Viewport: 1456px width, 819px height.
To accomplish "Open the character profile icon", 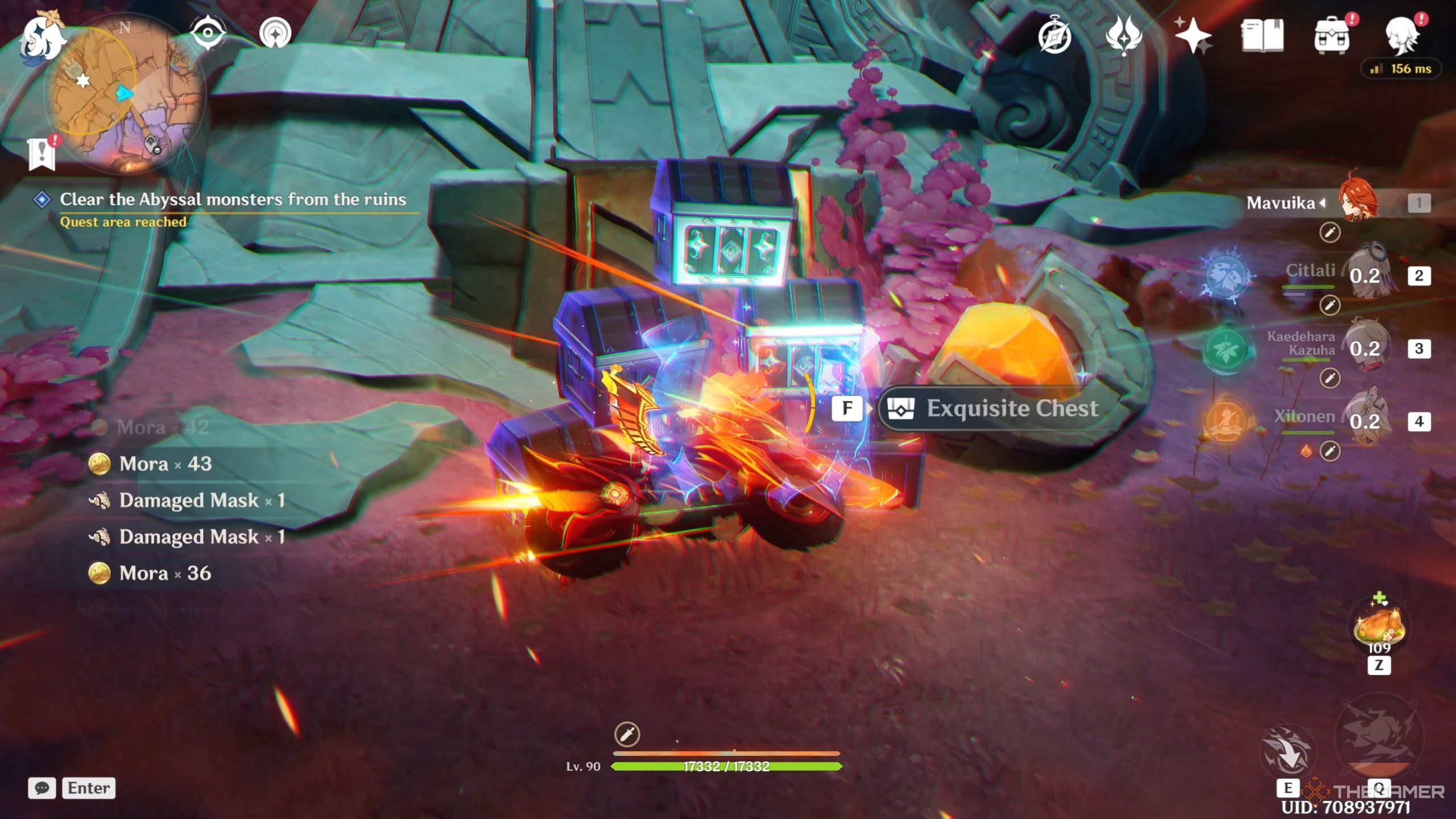I will coord(1401,36).
